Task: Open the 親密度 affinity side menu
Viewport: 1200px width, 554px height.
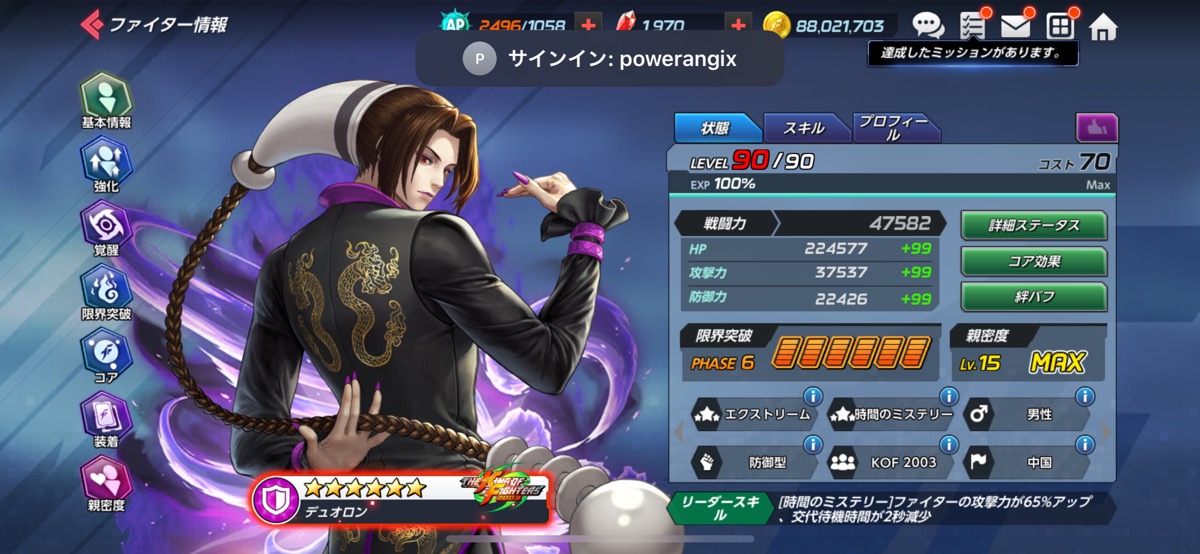Action: (x=105, y=482)
